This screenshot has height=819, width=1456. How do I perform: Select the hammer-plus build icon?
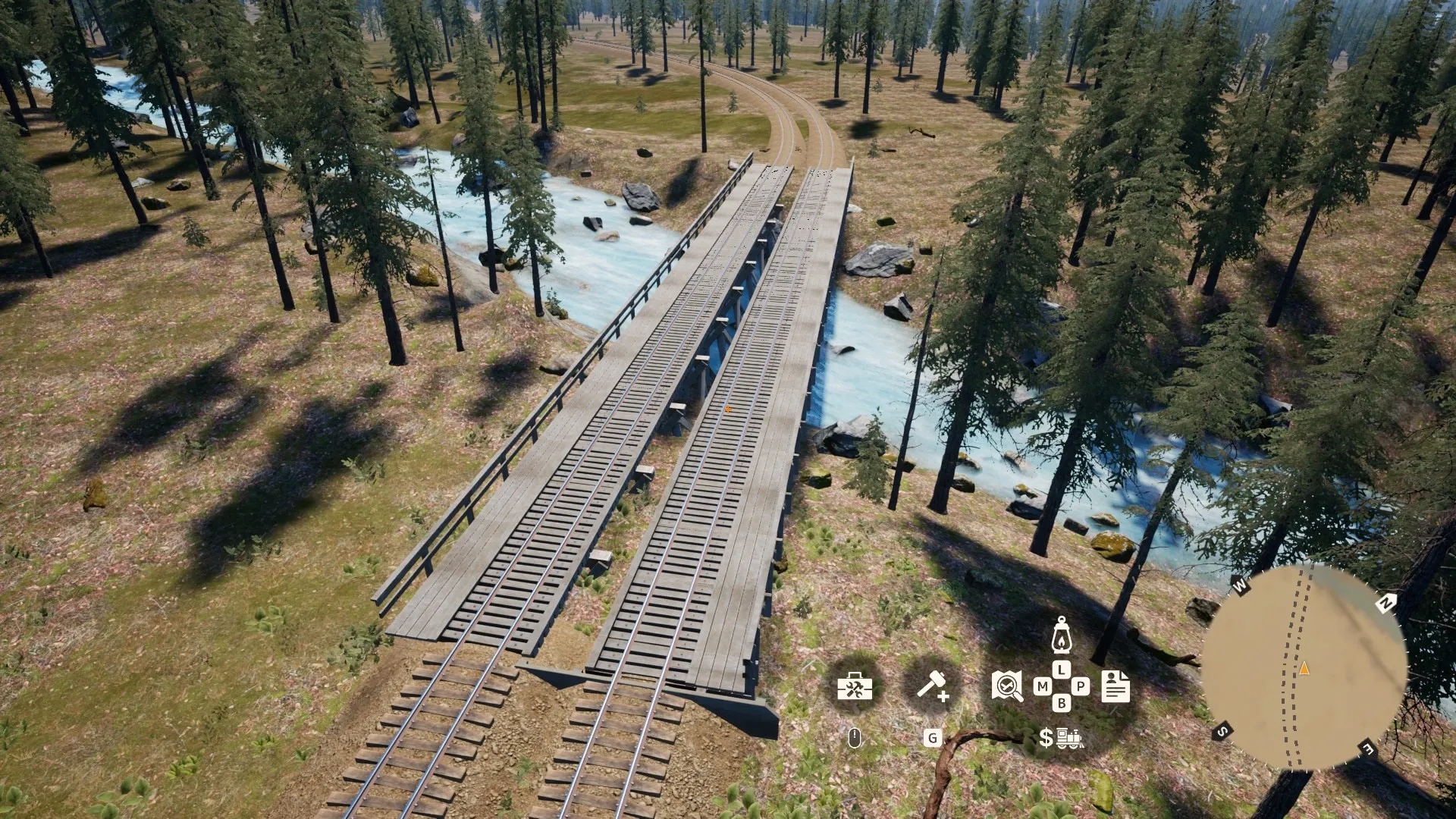pos(932,686)
